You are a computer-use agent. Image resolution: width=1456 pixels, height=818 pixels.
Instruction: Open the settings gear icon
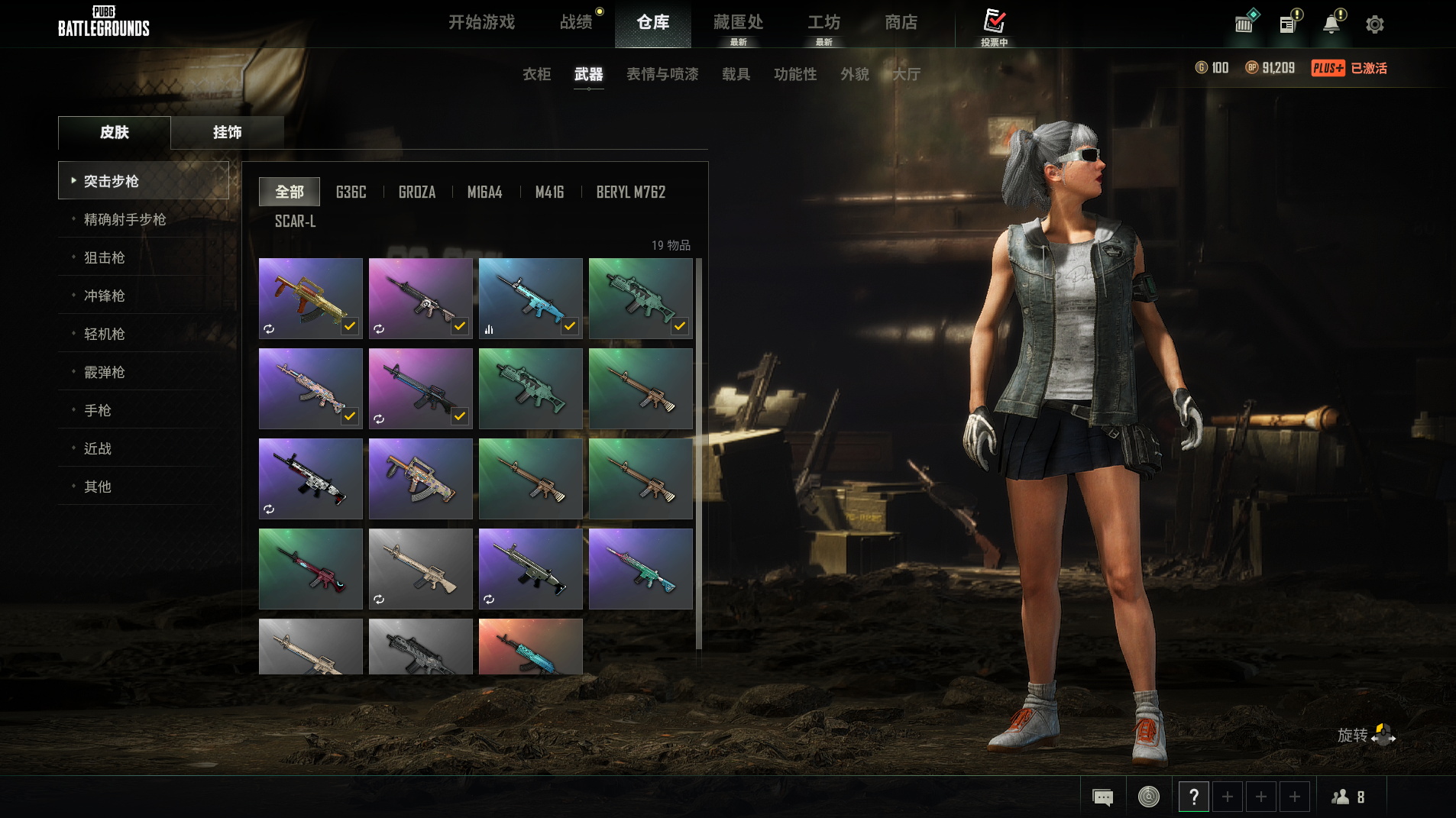point(1374,24)
